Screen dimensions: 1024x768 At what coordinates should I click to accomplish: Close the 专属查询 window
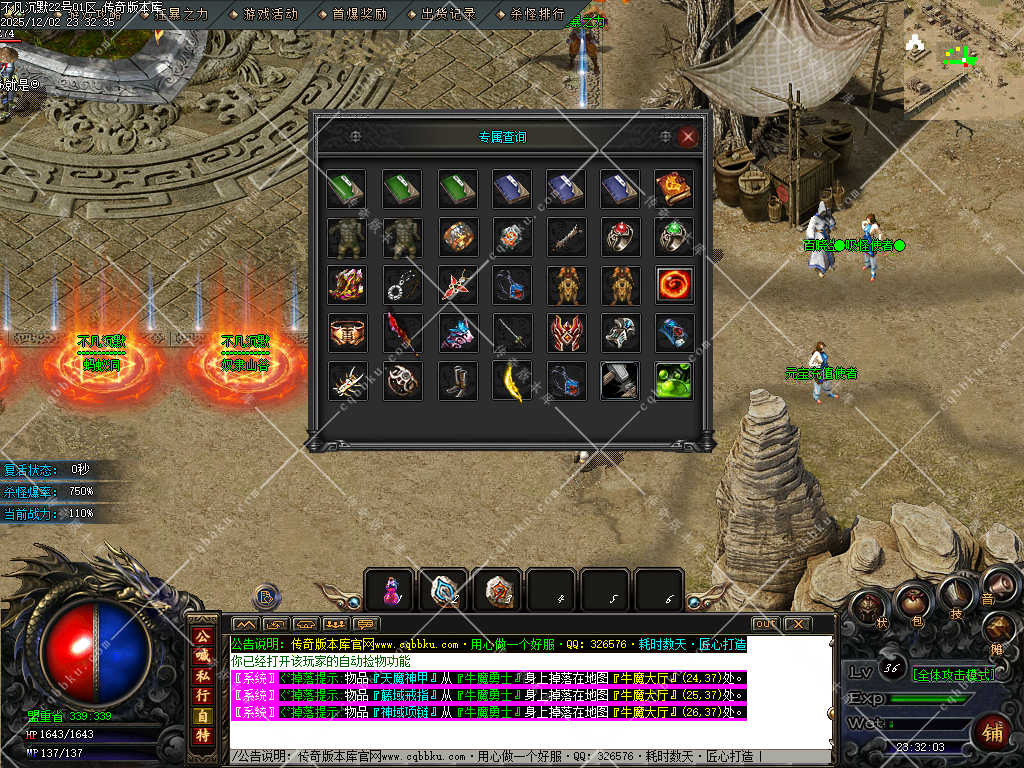687,138
